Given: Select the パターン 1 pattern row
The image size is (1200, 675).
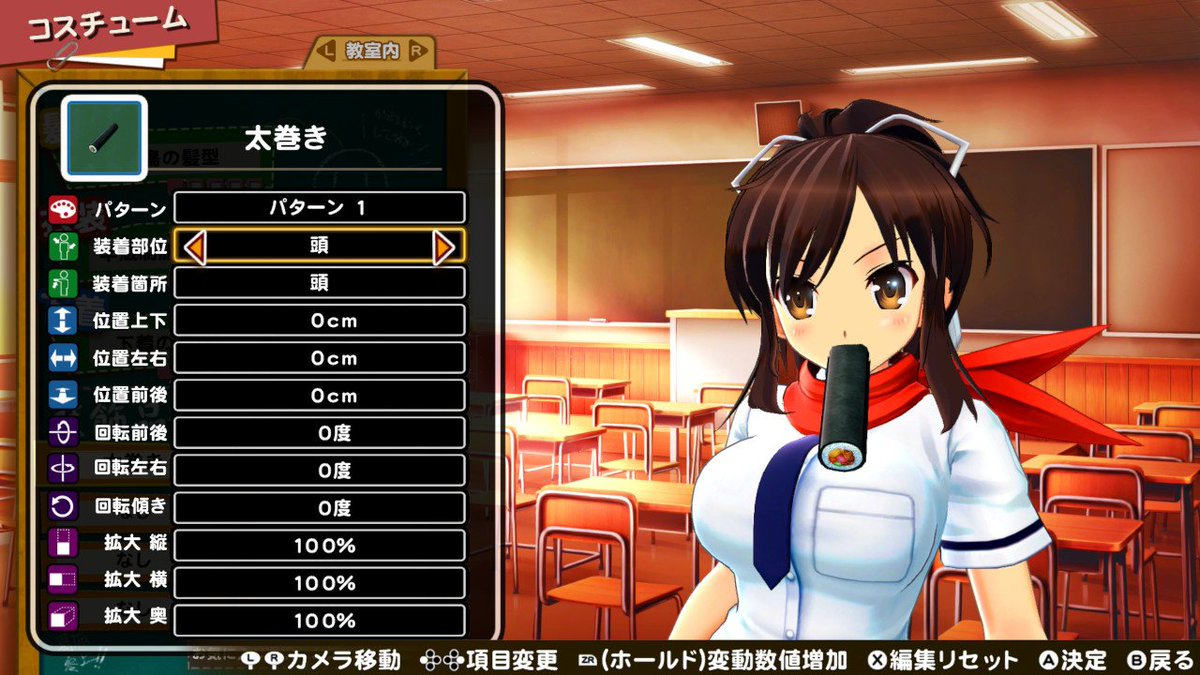Looking at the screenshot, I should tap(319, 208).
